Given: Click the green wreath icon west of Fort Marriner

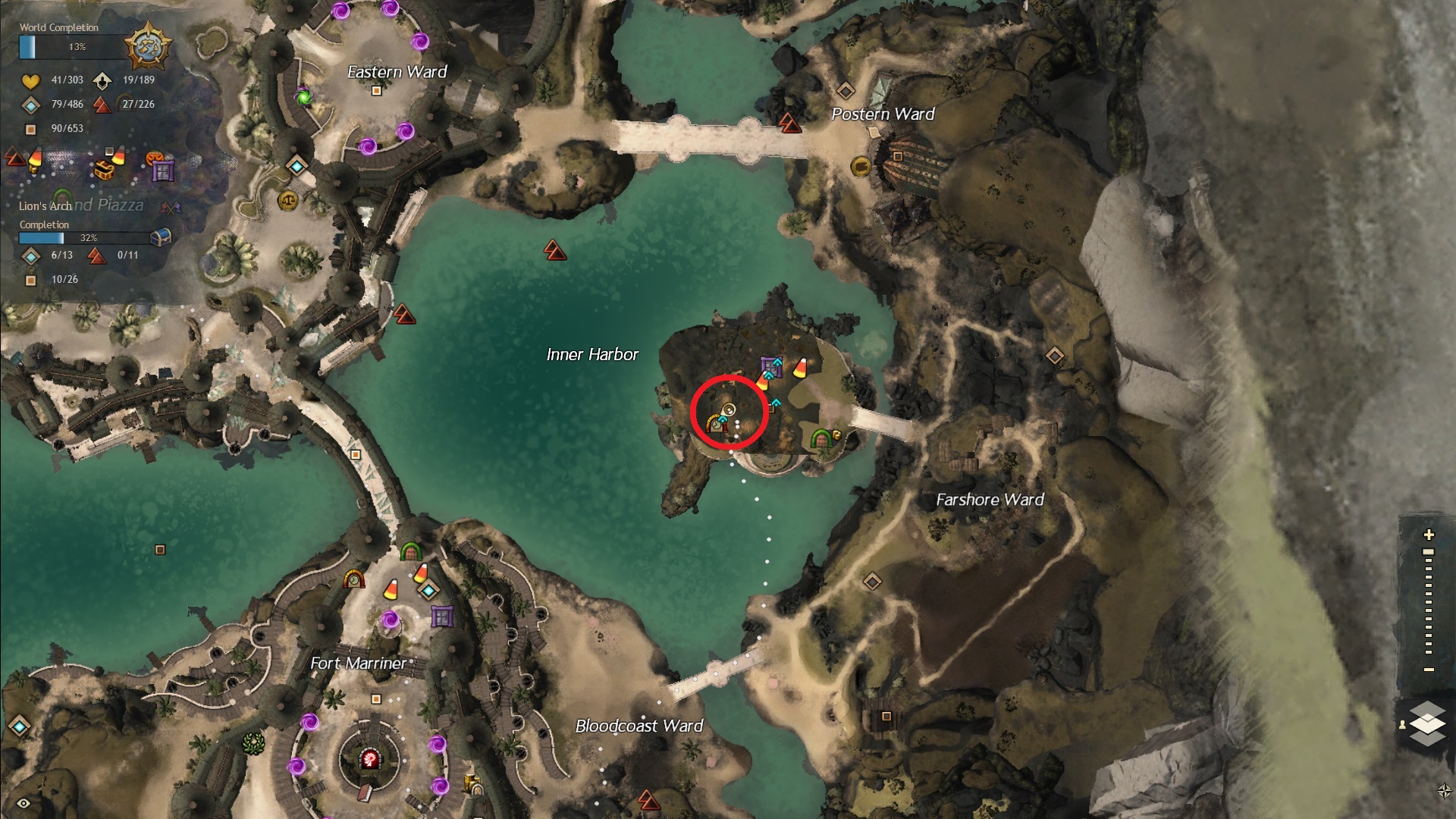Looking at the screenshot, I should [x=253, y=742].
